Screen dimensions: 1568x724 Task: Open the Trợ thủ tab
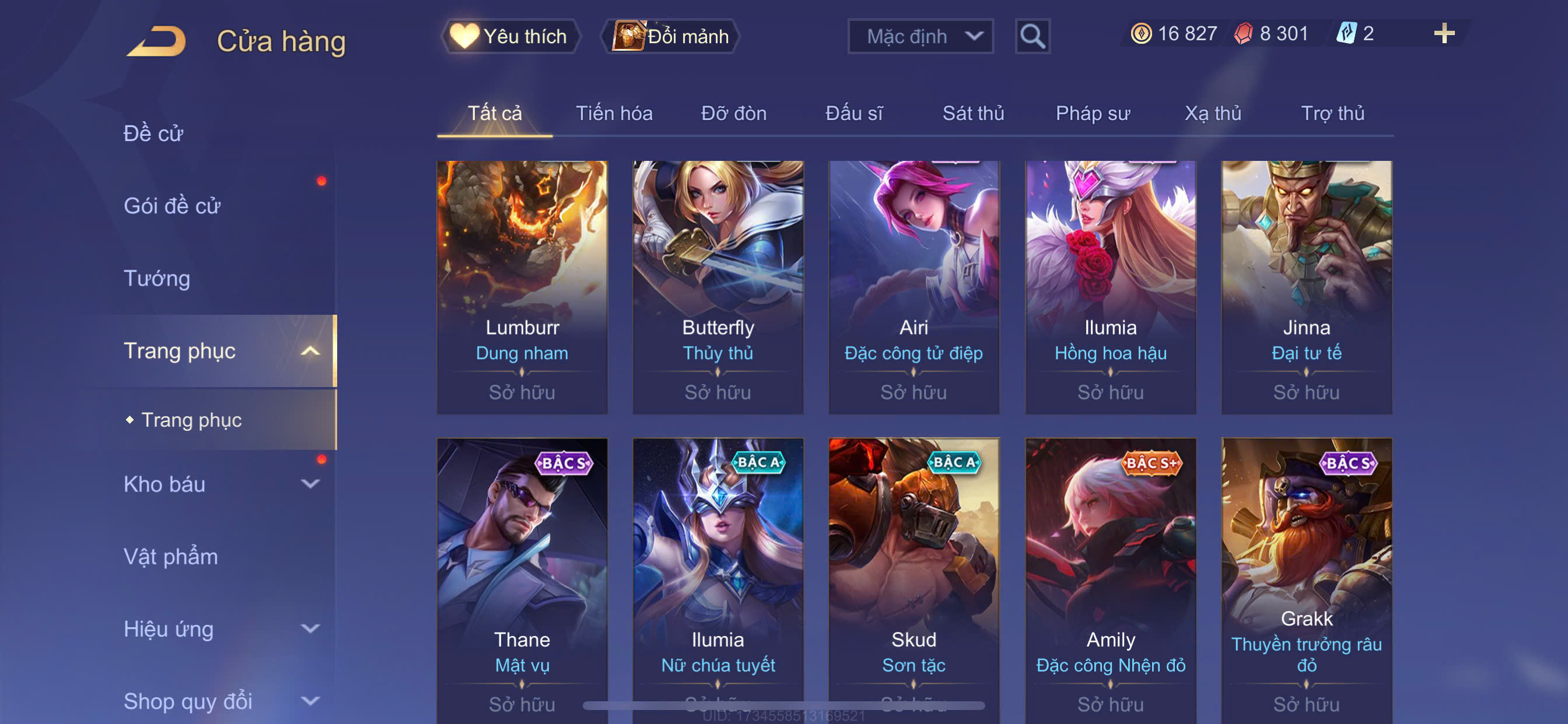point(1332,113)
